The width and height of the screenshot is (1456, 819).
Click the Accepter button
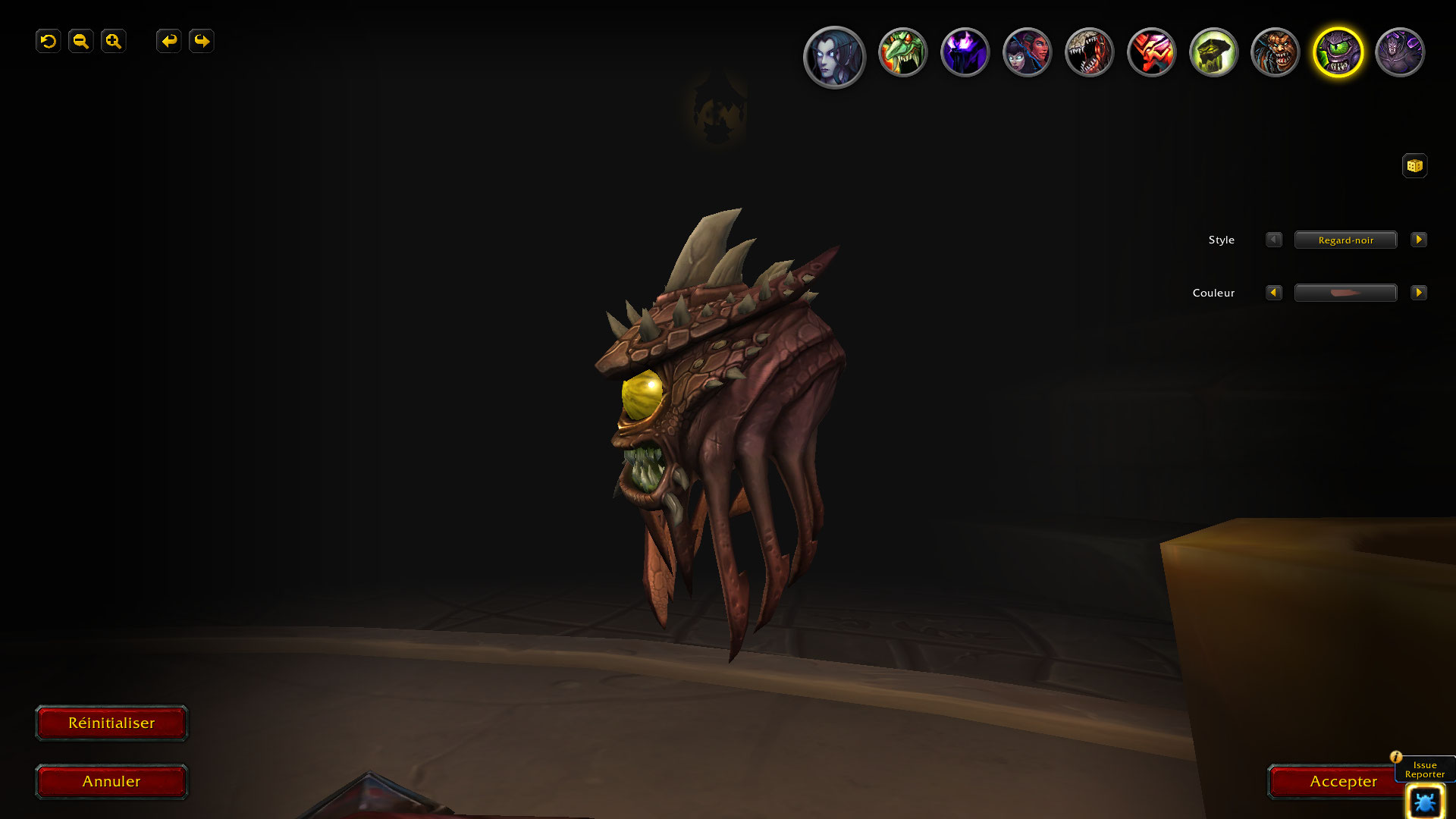click(x=1335, y=782)
